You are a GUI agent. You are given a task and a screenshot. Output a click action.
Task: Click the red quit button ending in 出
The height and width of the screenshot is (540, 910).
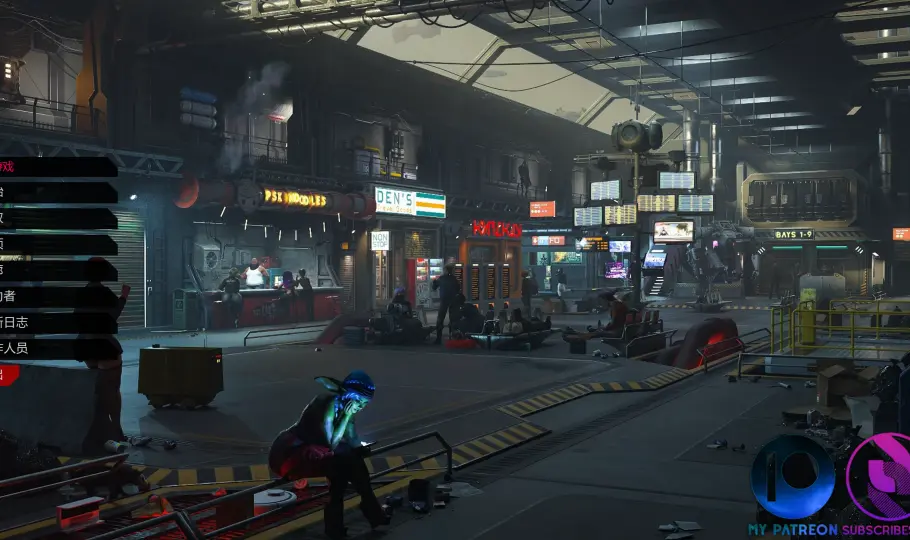click(x=10, y=375)
